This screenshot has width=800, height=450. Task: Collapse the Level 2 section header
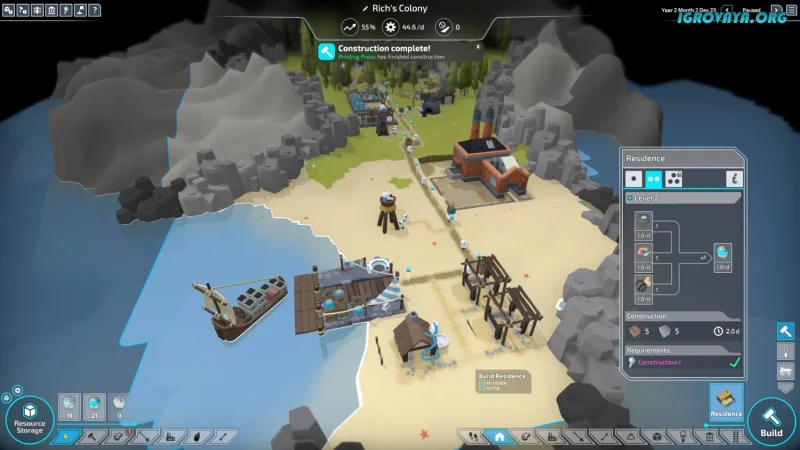click(631, 199)
